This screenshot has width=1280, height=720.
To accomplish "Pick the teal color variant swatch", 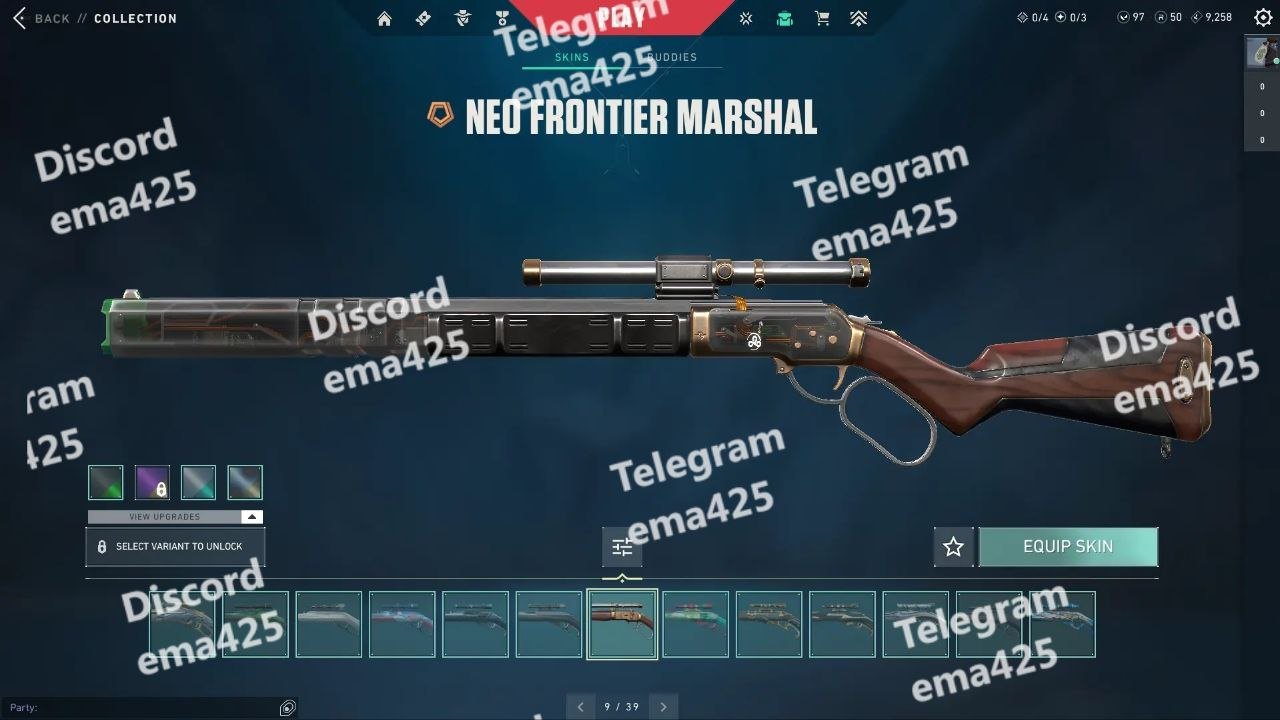I will pos(198,483).
